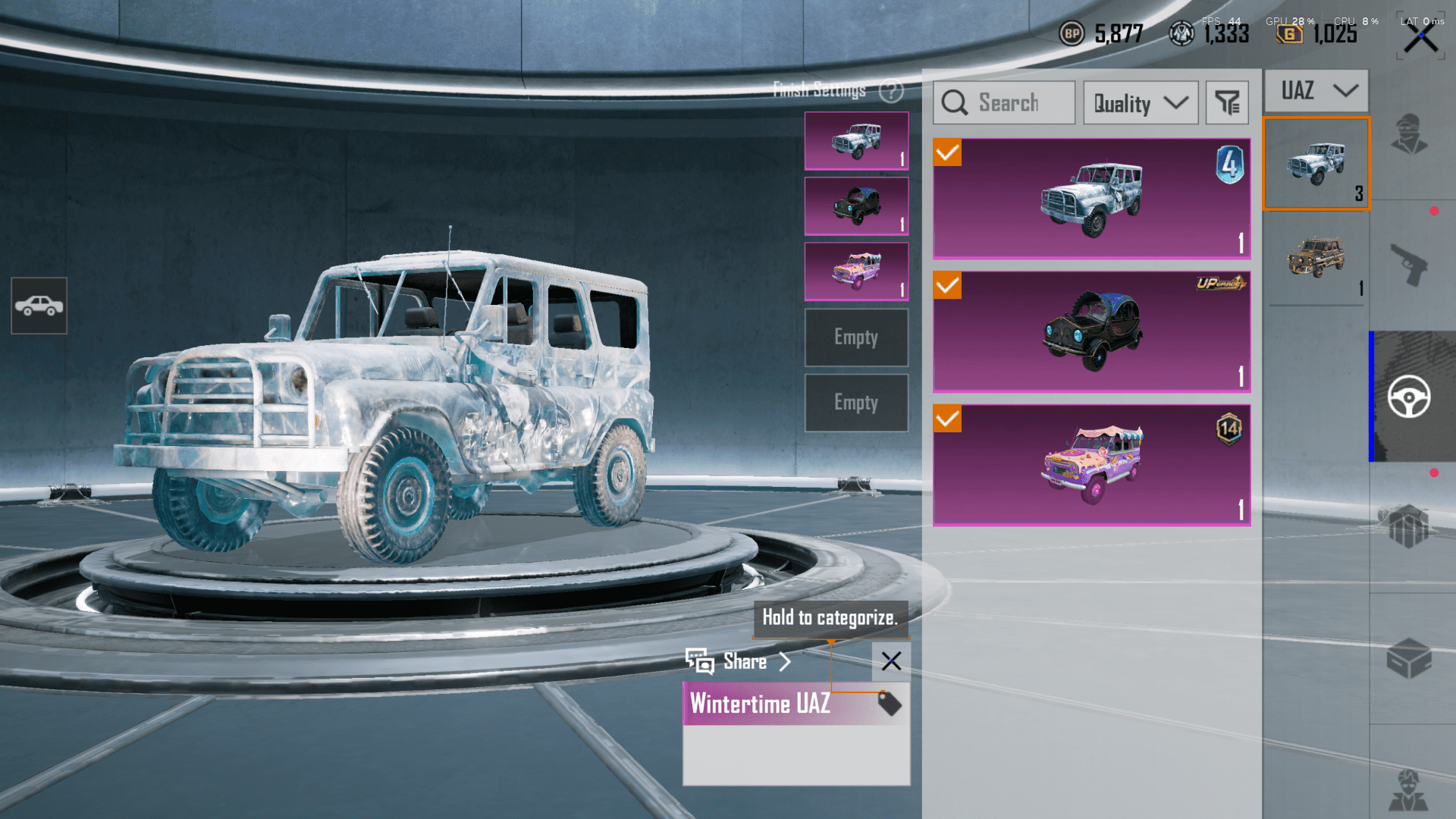This screenshot has height=819, width=1456.
Task: Select the golden-brown UAZ variant thumbnail
Action: [x=1316, y=259]
